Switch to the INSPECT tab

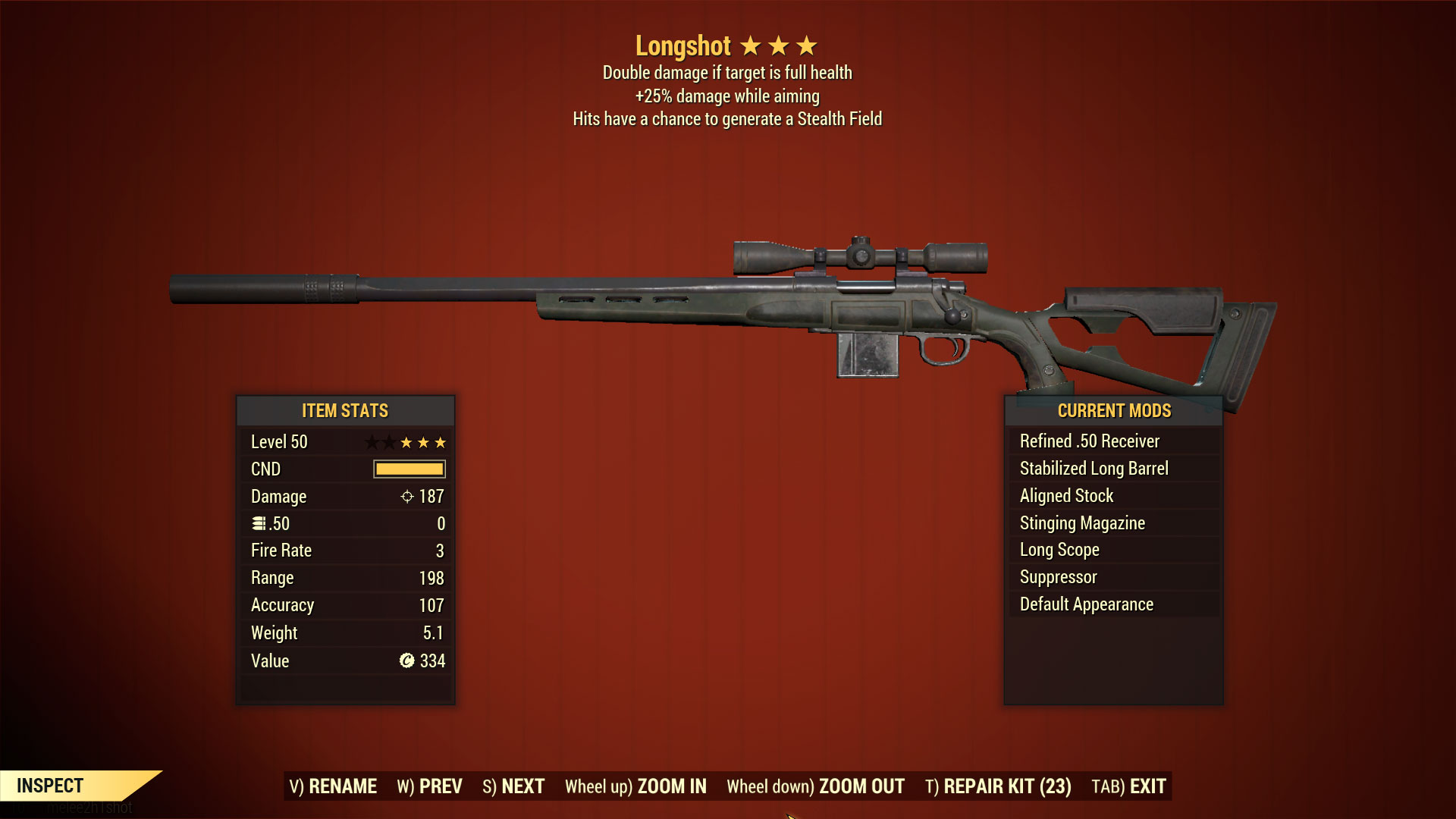click(x=51, y=786)
